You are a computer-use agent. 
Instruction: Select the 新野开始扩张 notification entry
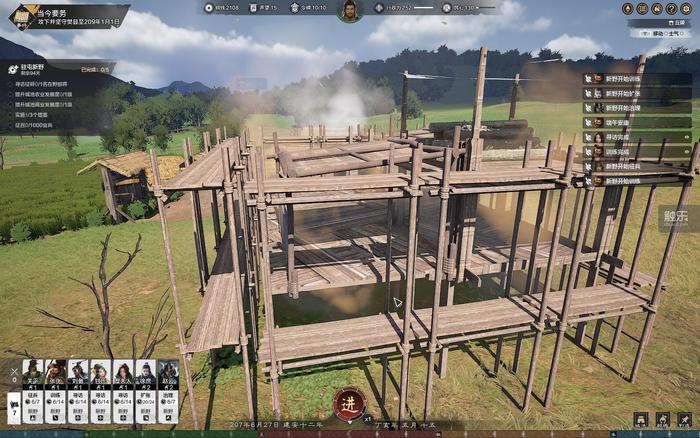pyautogui.click(x=629, y=93)
